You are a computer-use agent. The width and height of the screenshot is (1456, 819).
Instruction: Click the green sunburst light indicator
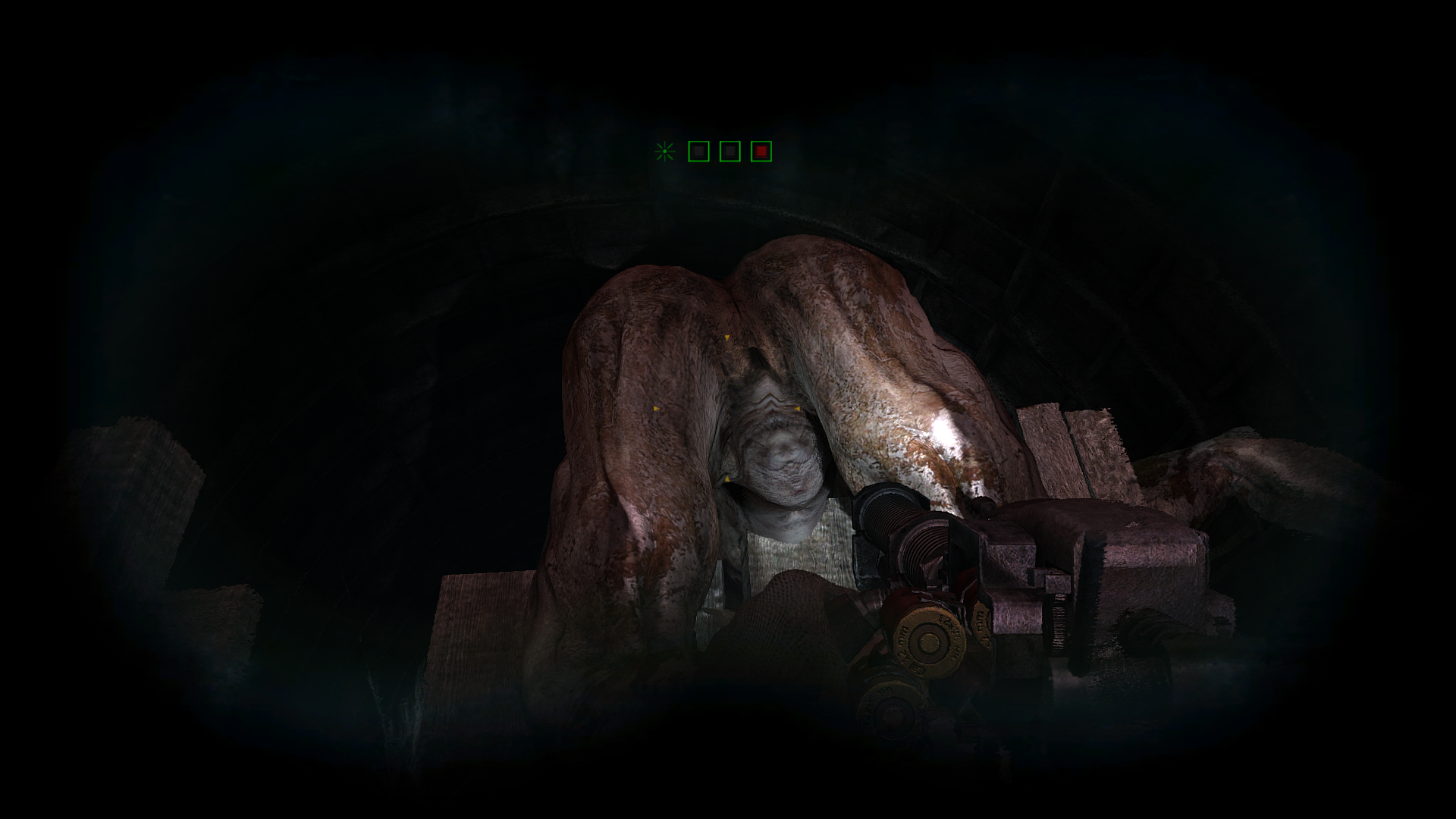[x=665, y=152]
